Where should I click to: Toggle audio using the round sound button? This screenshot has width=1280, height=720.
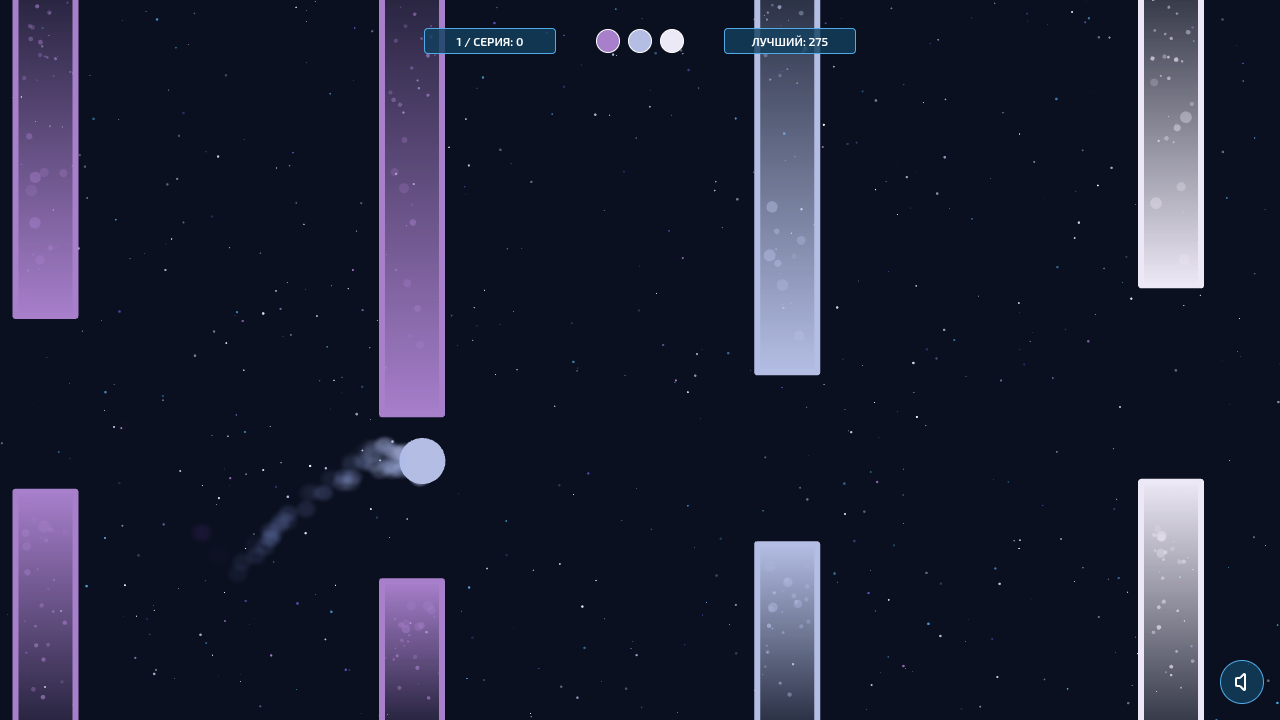pyautogui.click(x=1242, y=682)
